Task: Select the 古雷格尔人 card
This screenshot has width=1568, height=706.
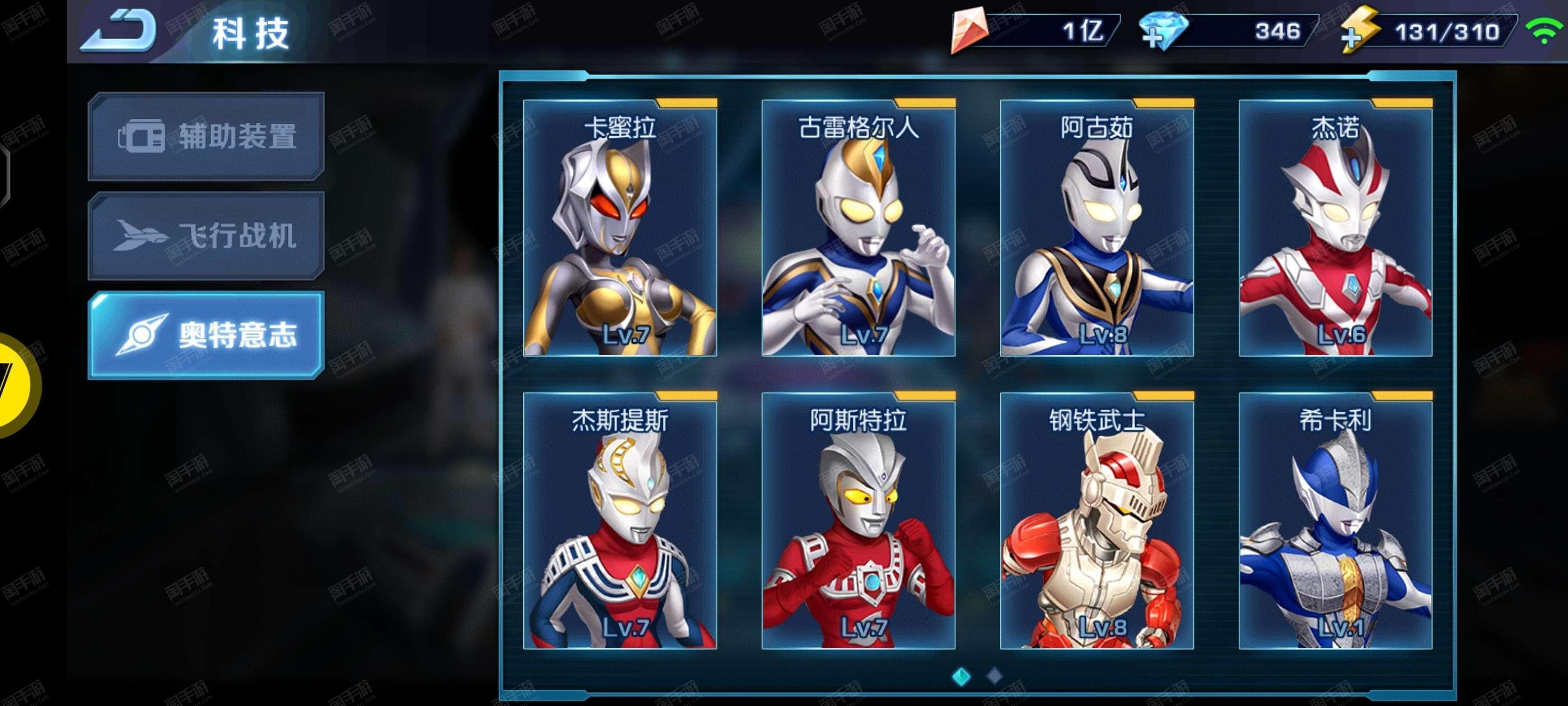Action: 858,229
